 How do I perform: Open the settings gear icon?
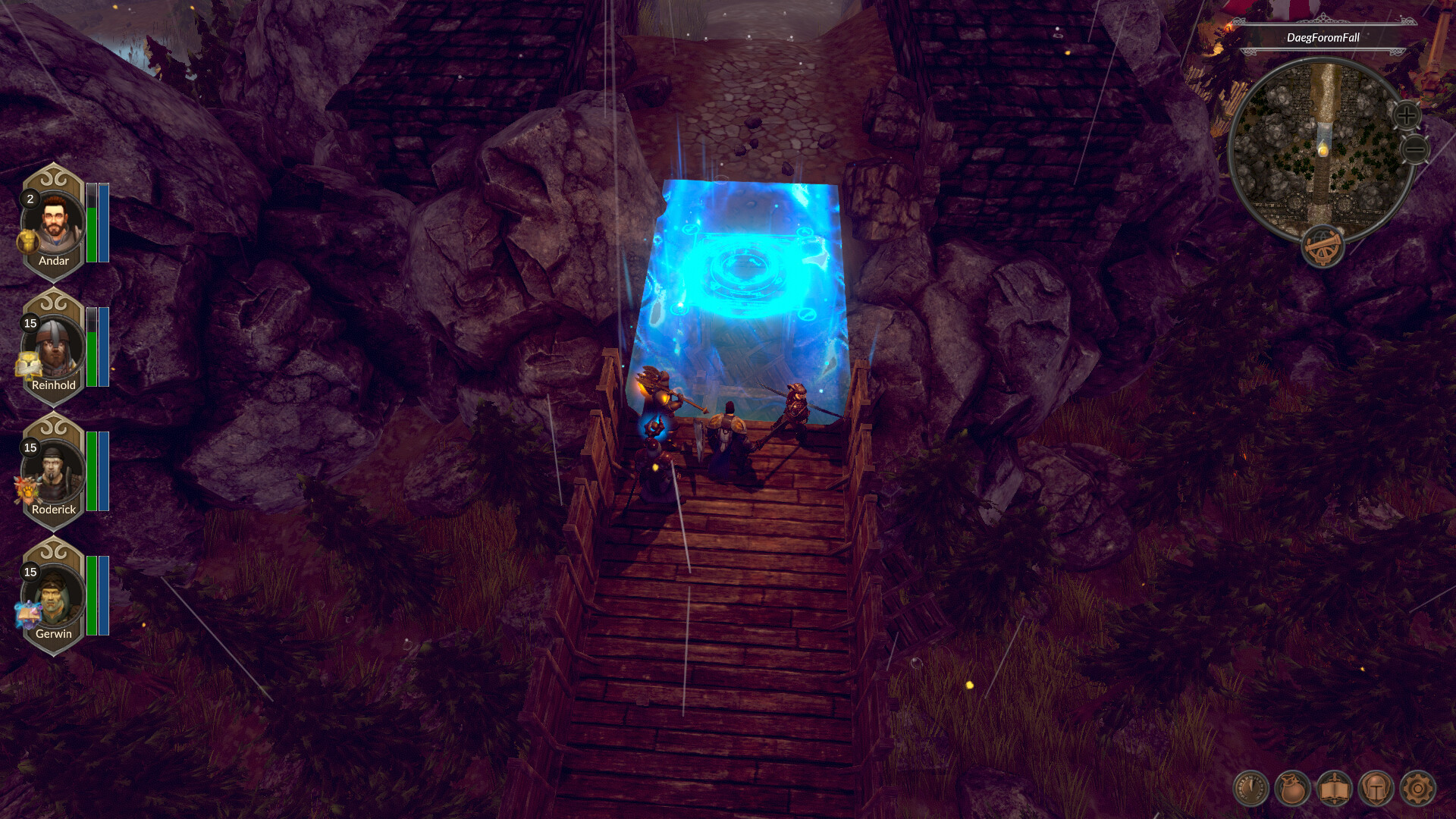1418,789
